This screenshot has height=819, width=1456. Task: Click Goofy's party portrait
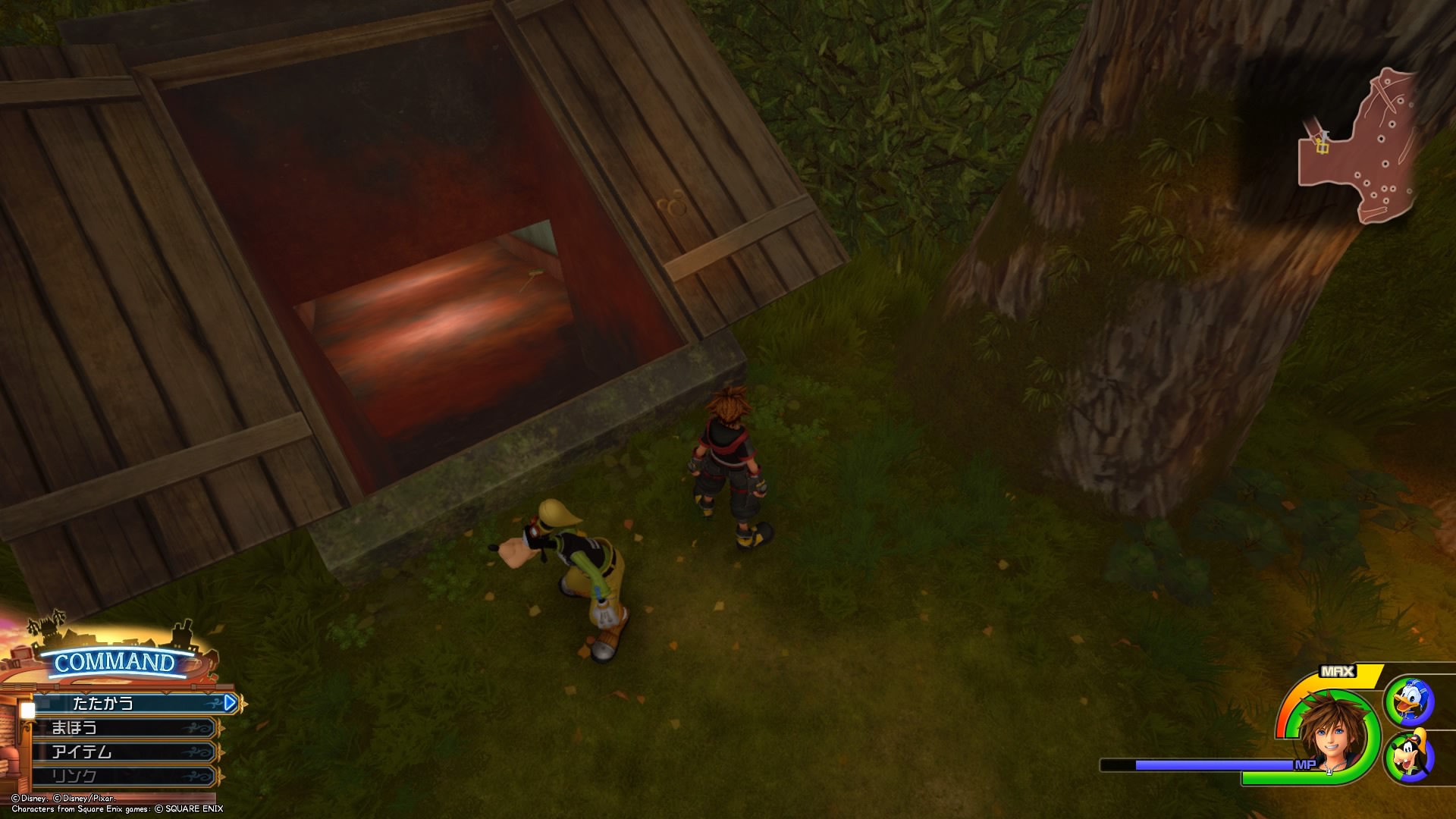click(x=1408, y=756)
